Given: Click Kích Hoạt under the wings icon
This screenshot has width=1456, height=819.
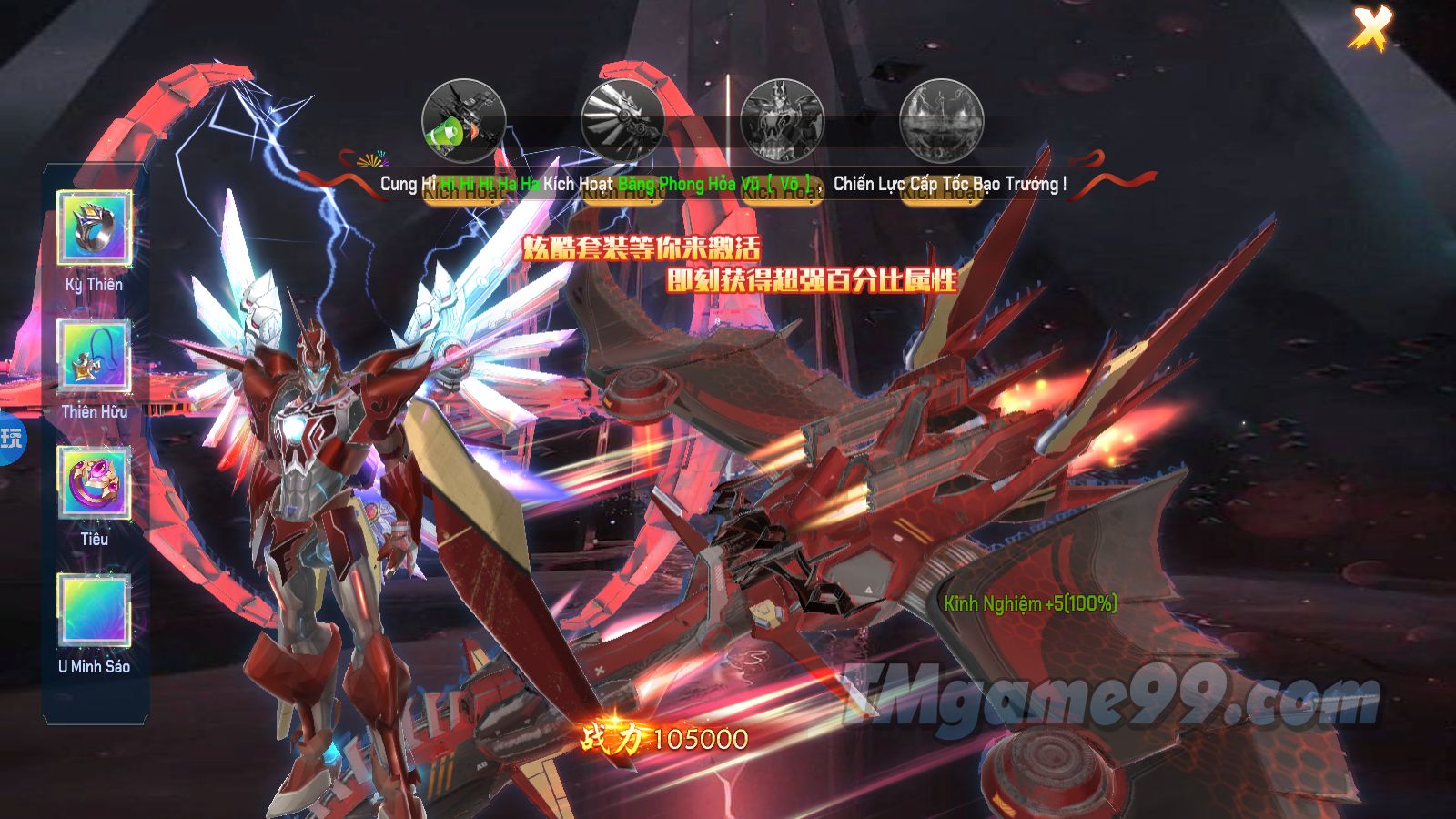Looking at the screenshot, I should click(x=623, y=192).
